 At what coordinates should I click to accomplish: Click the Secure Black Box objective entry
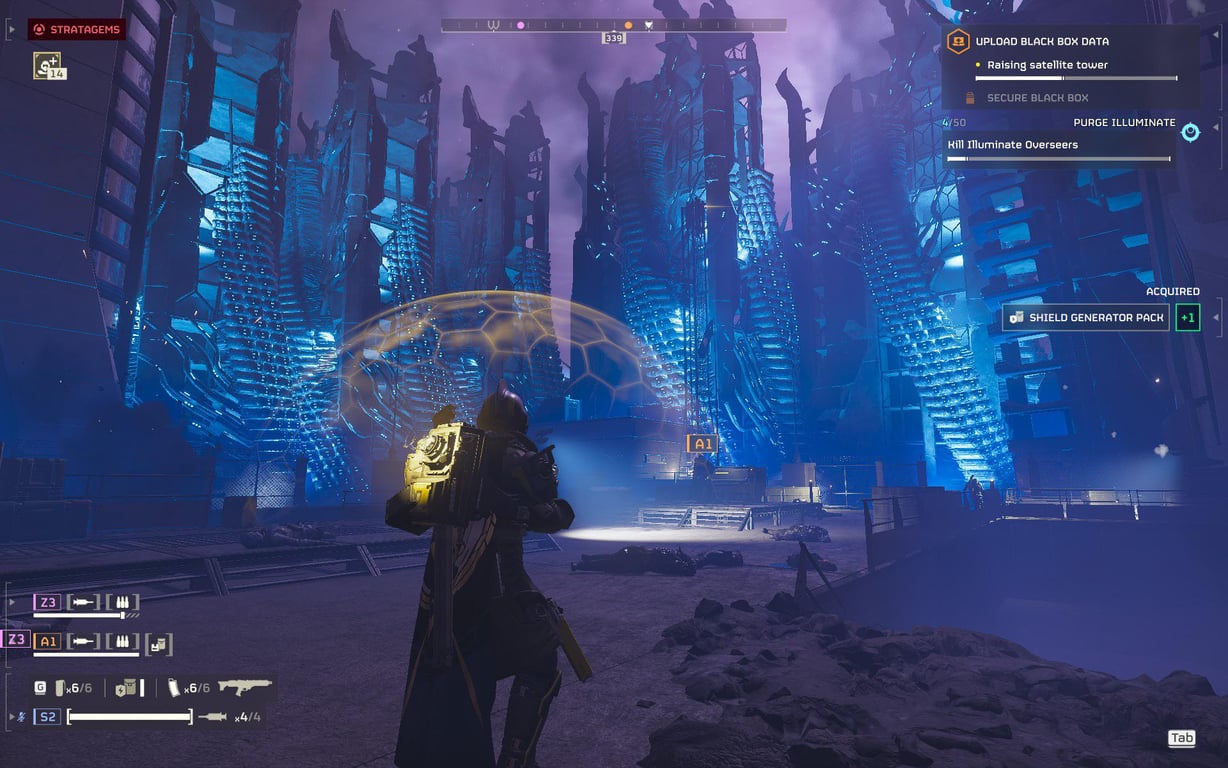coord(1037,98)
